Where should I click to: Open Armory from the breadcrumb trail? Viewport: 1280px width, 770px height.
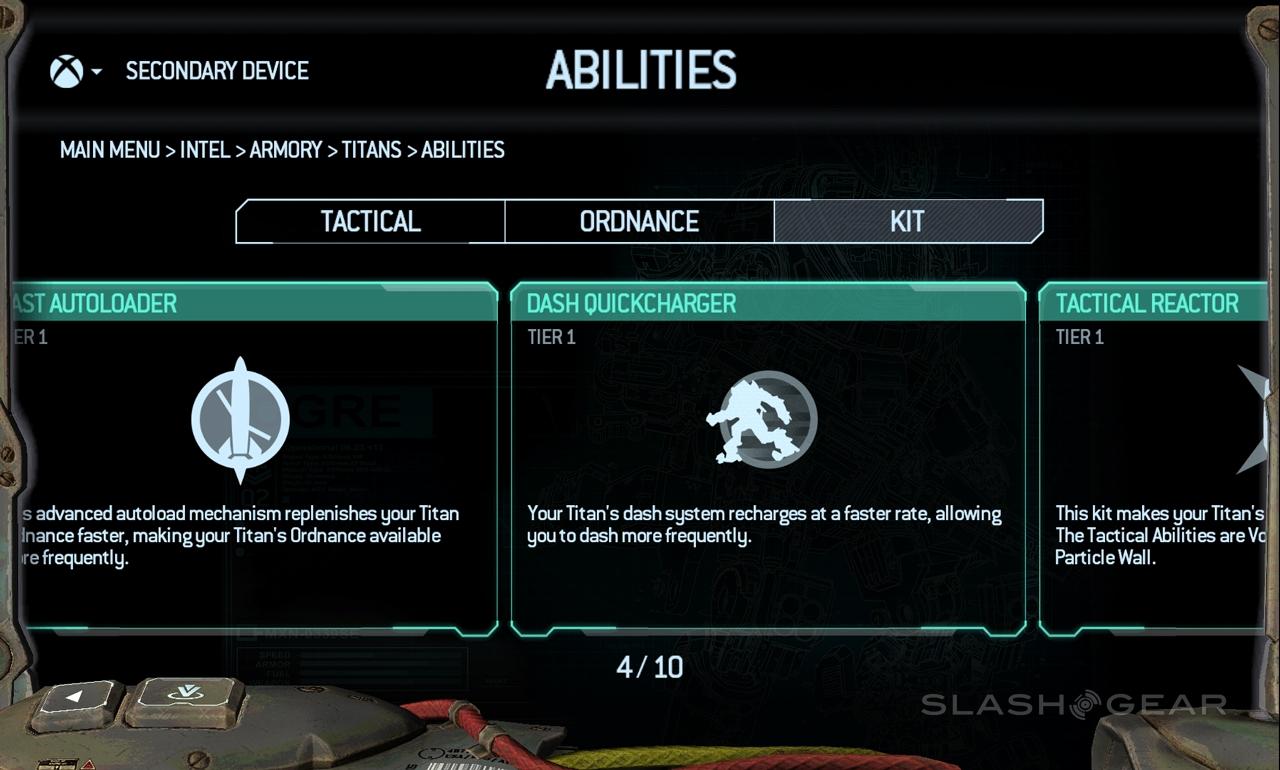(x=286, y=150)
